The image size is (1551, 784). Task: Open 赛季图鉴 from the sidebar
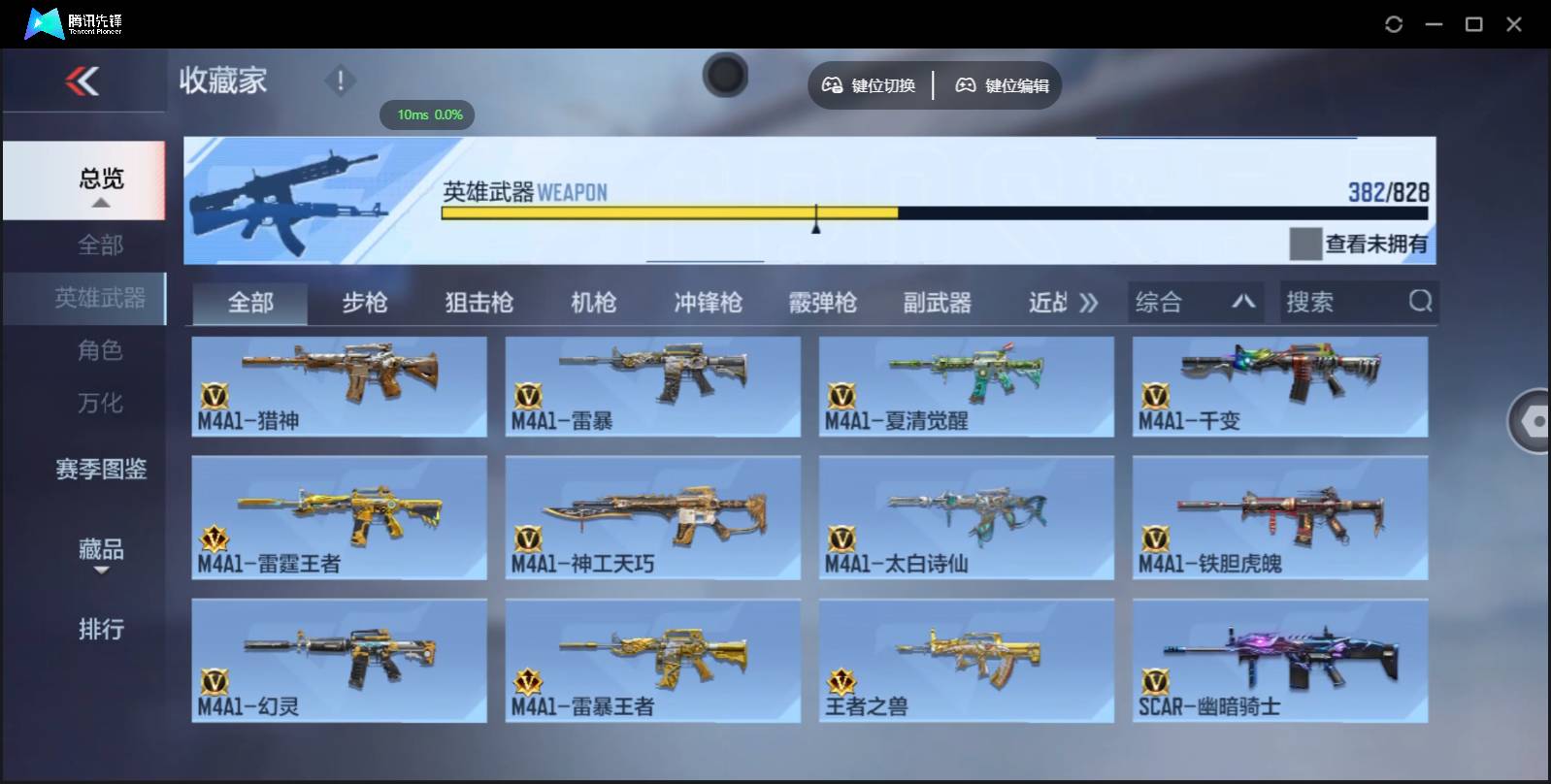pyautogui.click(x=101, y=470)
